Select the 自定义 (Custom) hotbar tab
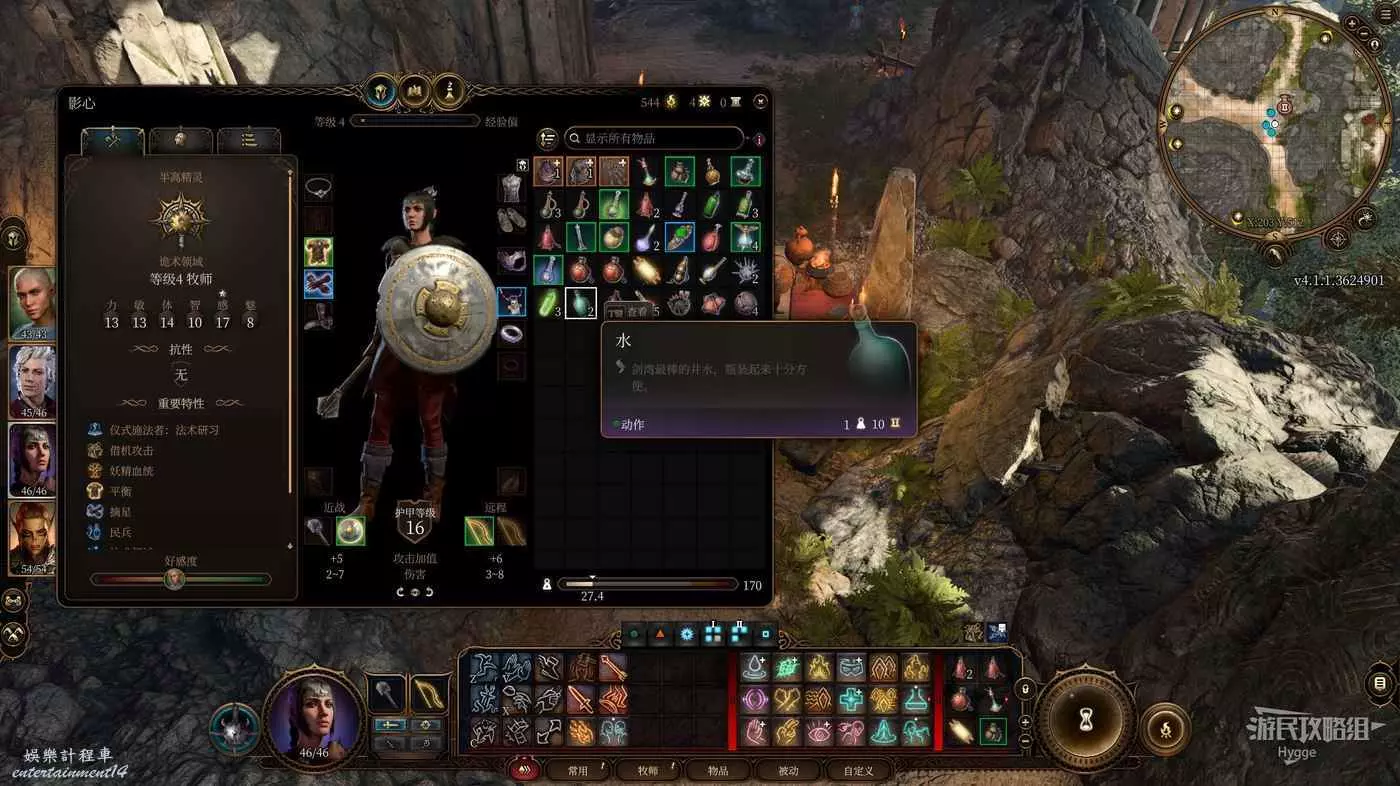This screenshot has height=786, width=1400. coord(858,770)
